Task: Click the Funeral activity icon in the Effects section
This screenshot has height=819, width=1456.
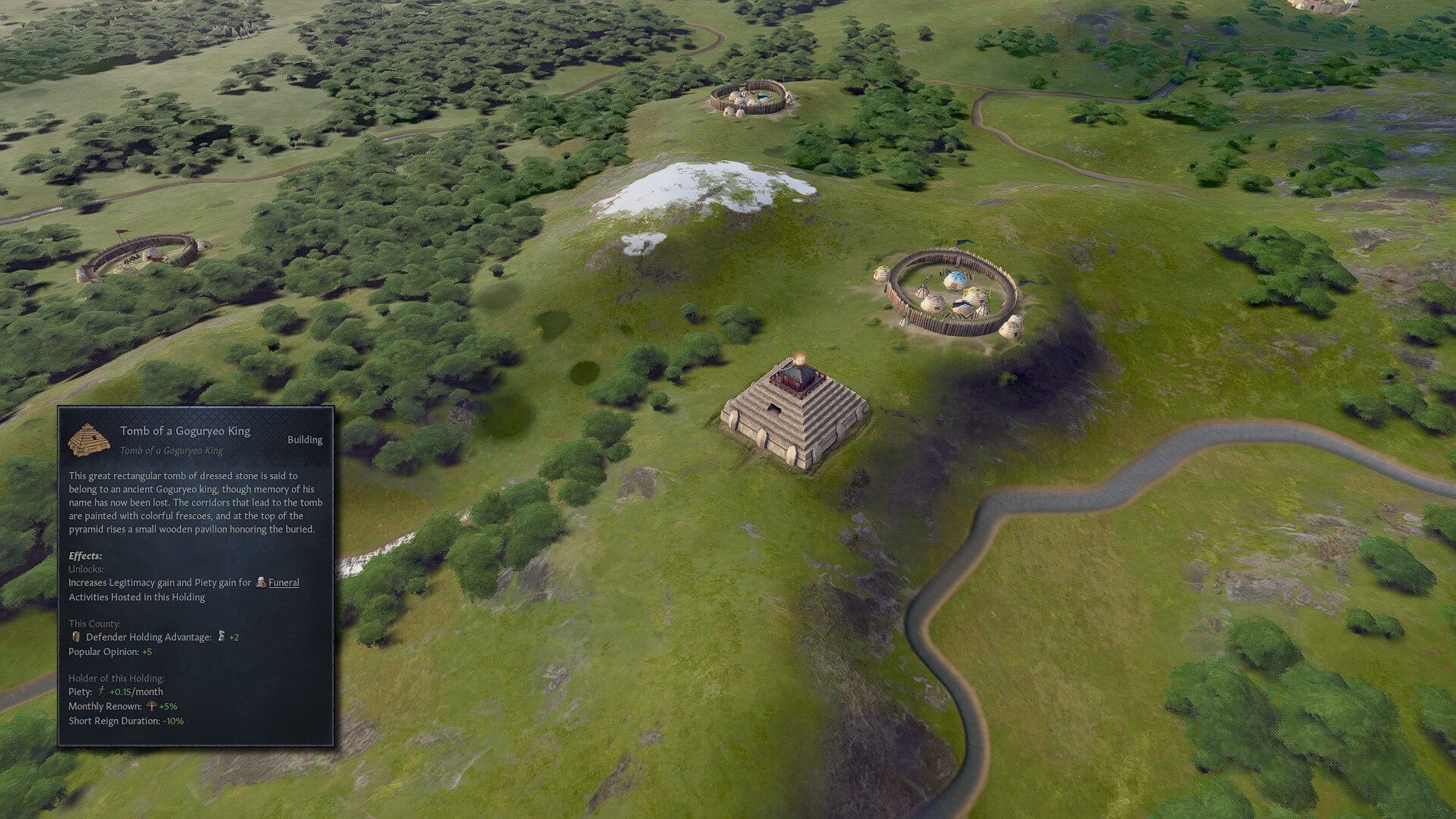Action: click(x=262, y=583)
